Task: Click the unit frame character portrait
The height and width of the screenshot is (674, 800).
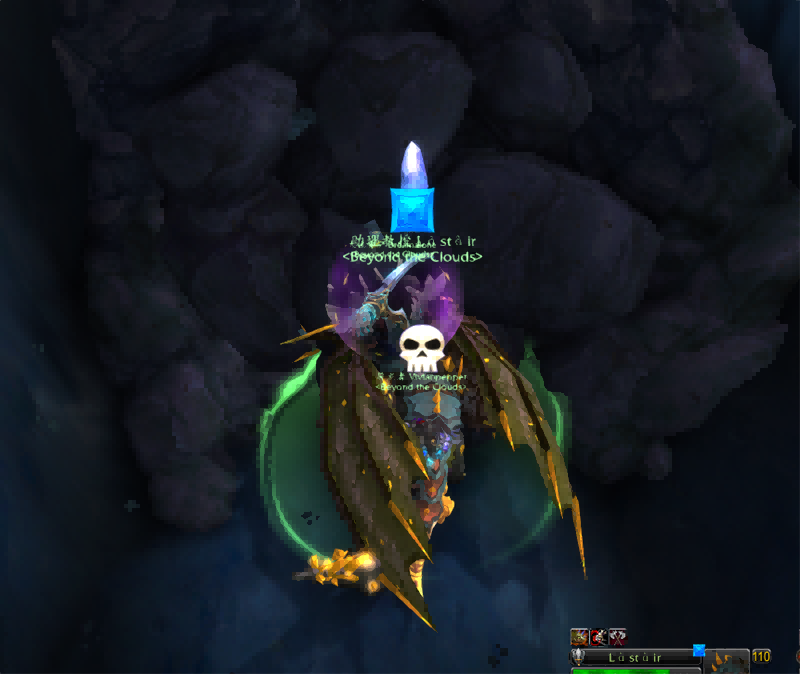Action: (x=727, y=660)
